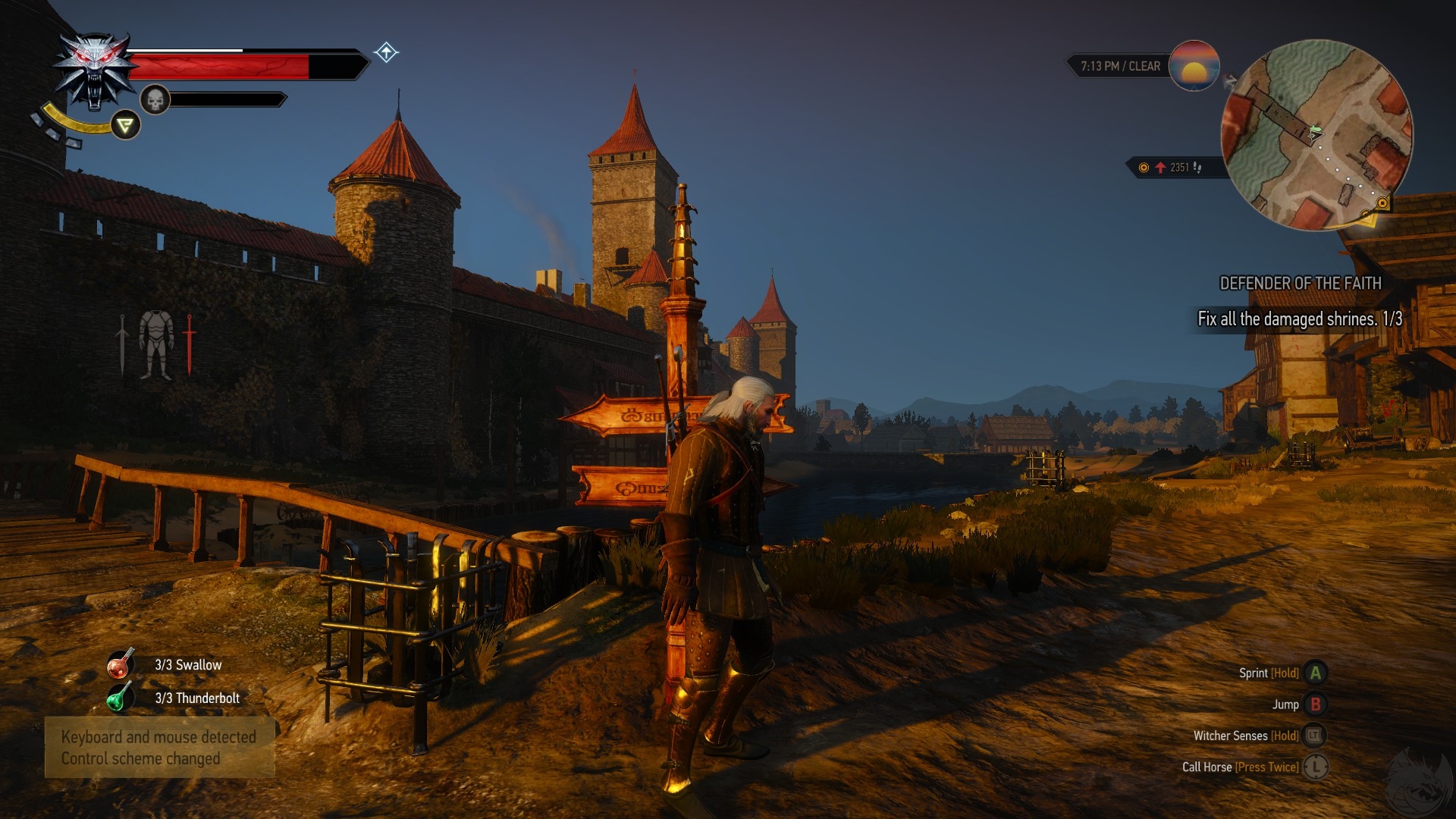
Task: Click the armor condition figure icon
Action: pyautogui.click(x=156, y=345)
